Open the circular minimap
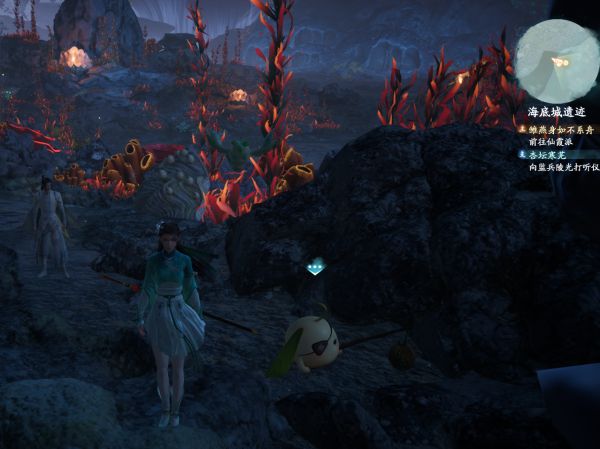 tap(556, 60)
